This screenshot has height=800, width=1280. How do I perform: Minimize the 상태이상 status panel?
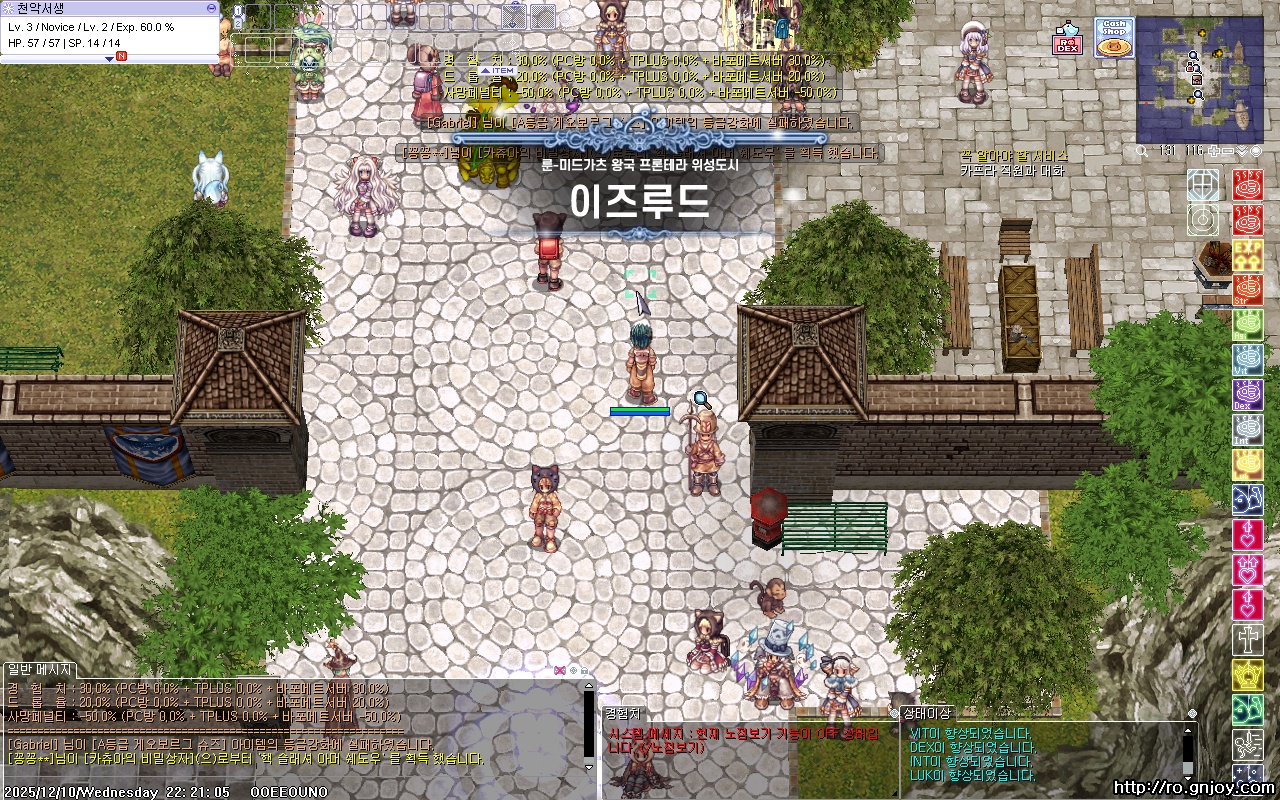click(x=1192, y=714)
